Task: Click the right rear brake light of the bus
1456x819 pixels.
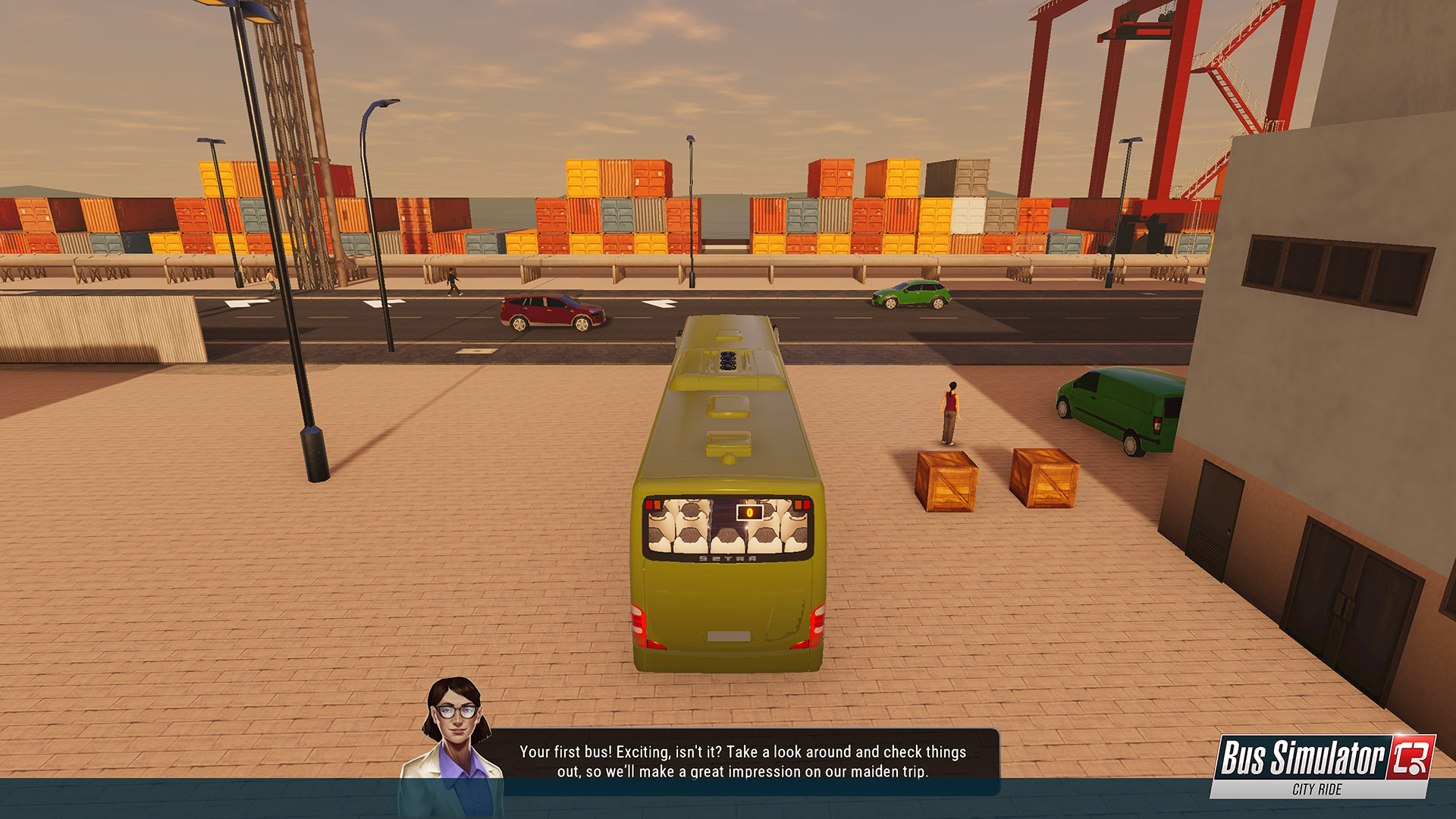Action: click(817, 622)
